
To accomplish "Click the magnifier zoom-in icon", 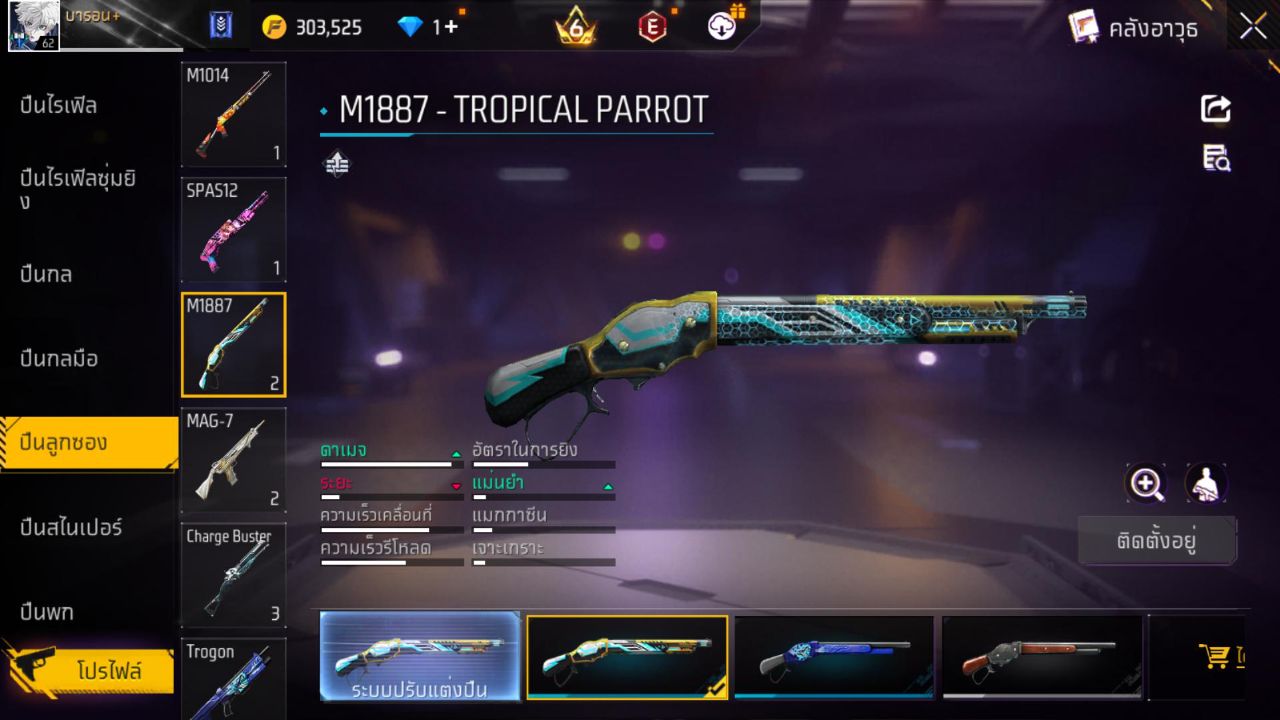I will (1146, 484).
